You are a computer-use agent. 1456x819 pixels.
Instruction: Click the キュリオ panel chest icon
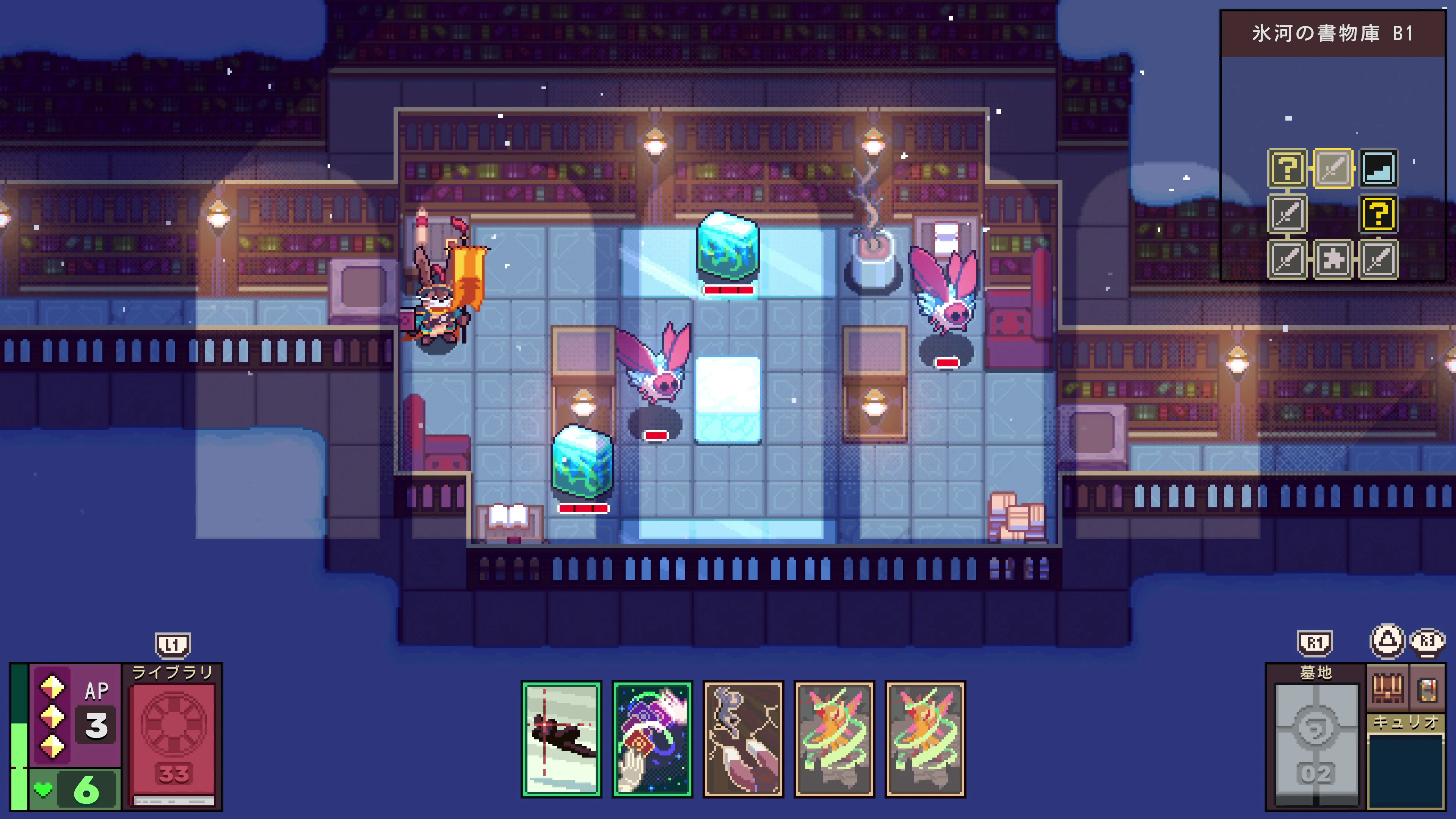[1388, 689]
